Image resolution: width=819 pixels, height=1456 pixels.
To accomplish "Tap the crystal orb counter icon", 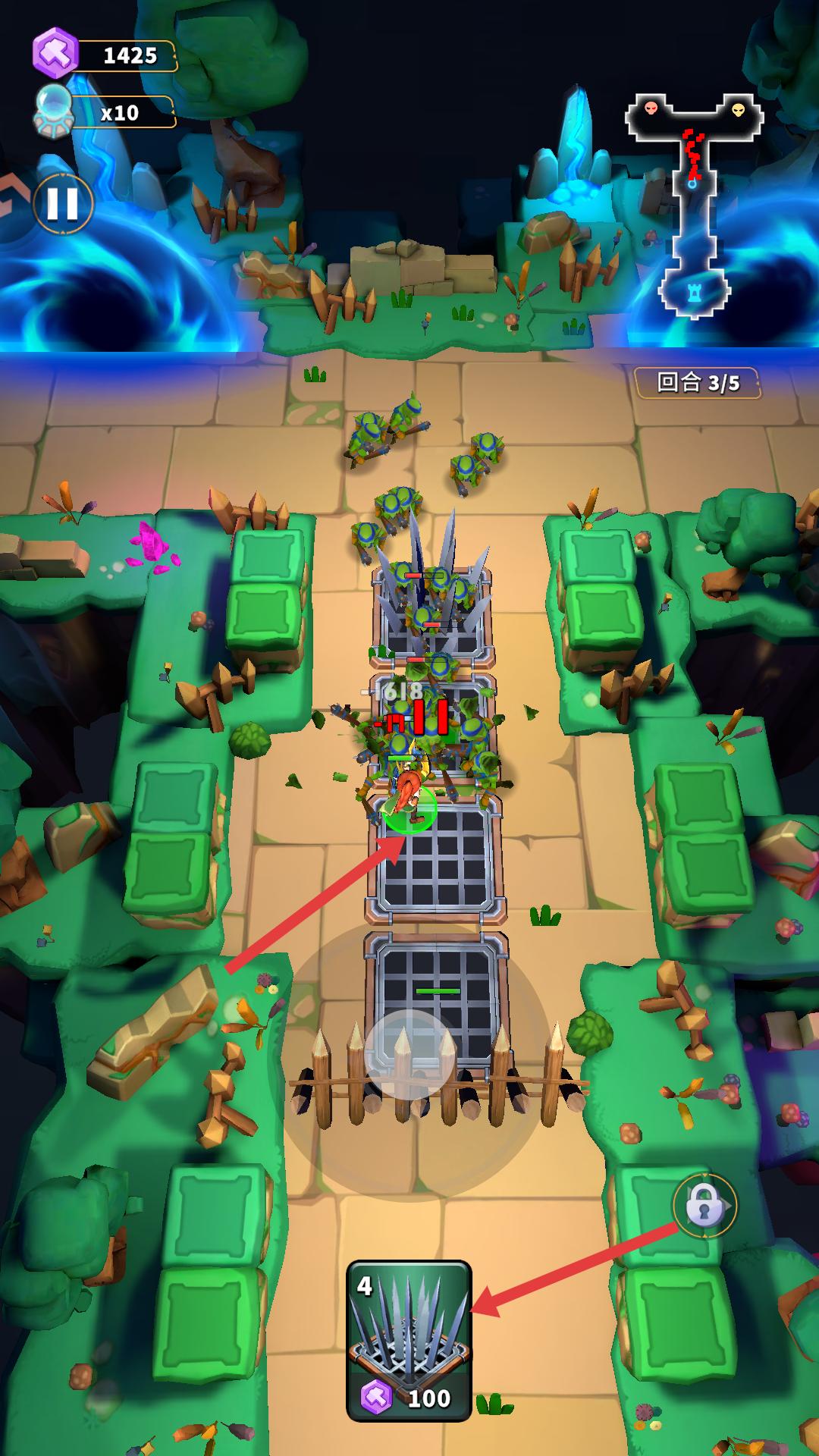I will coord(55,111).
